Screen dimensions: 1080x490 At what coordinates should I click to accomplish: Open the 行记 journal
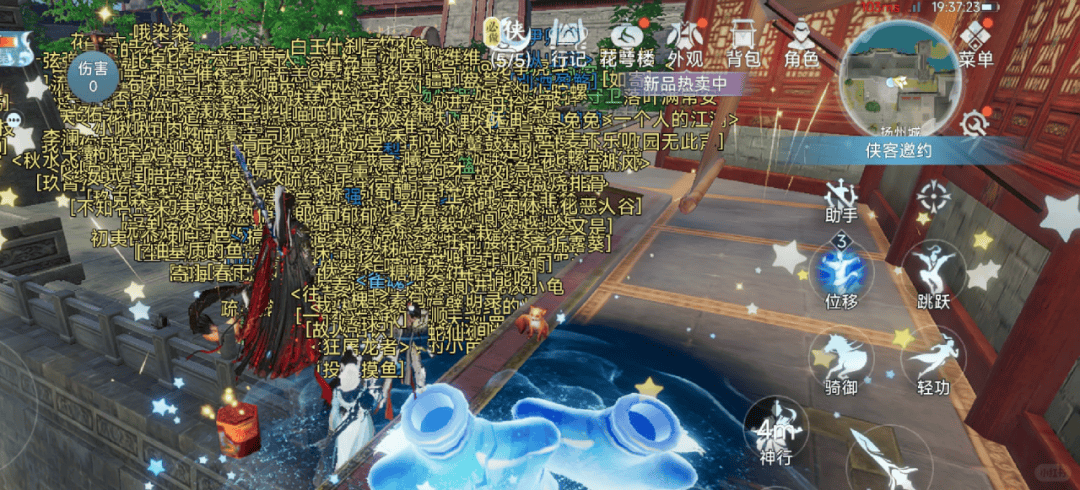570,44
